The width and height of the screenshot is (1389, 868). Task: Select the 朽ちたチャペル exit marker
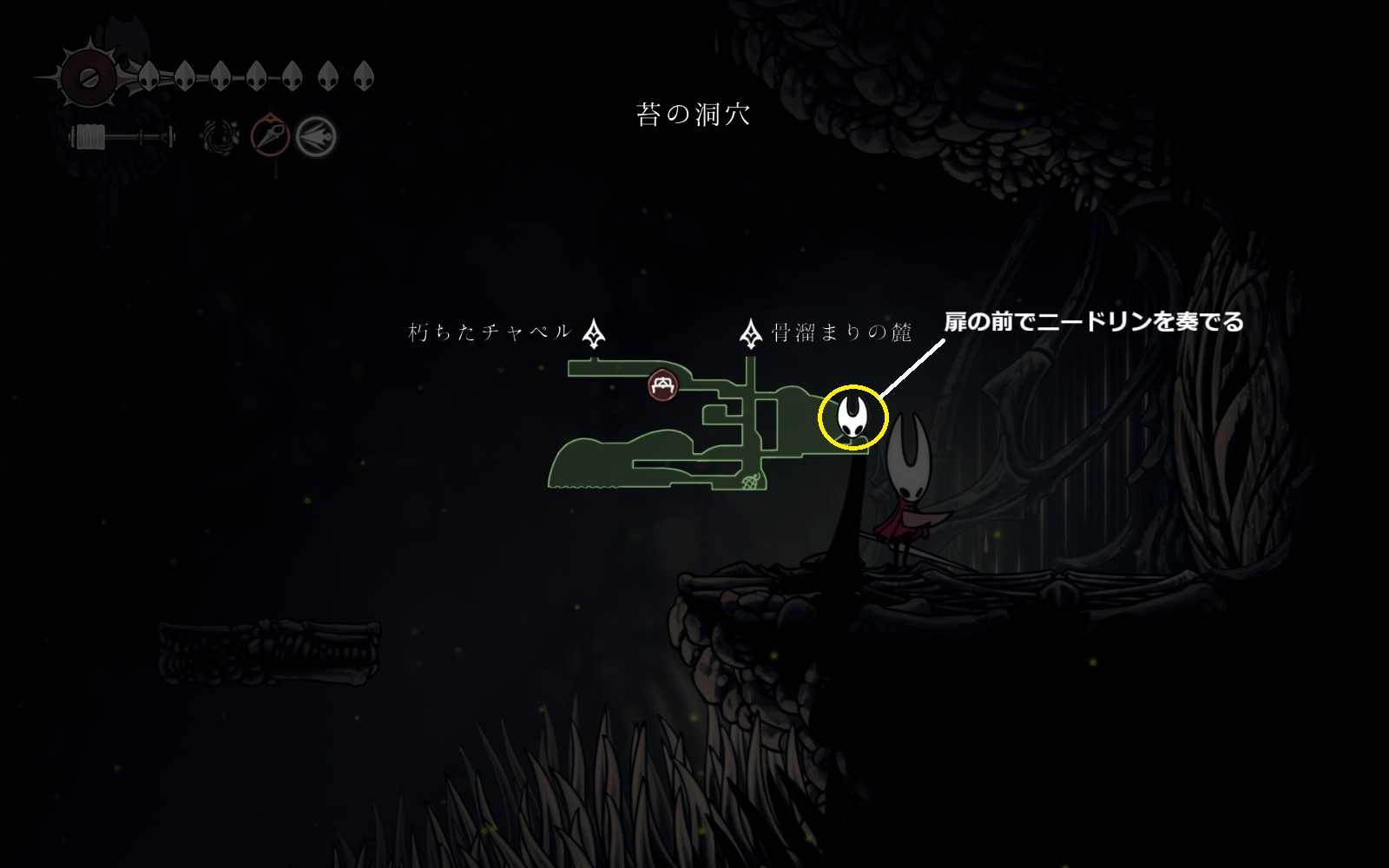point(594,333)
